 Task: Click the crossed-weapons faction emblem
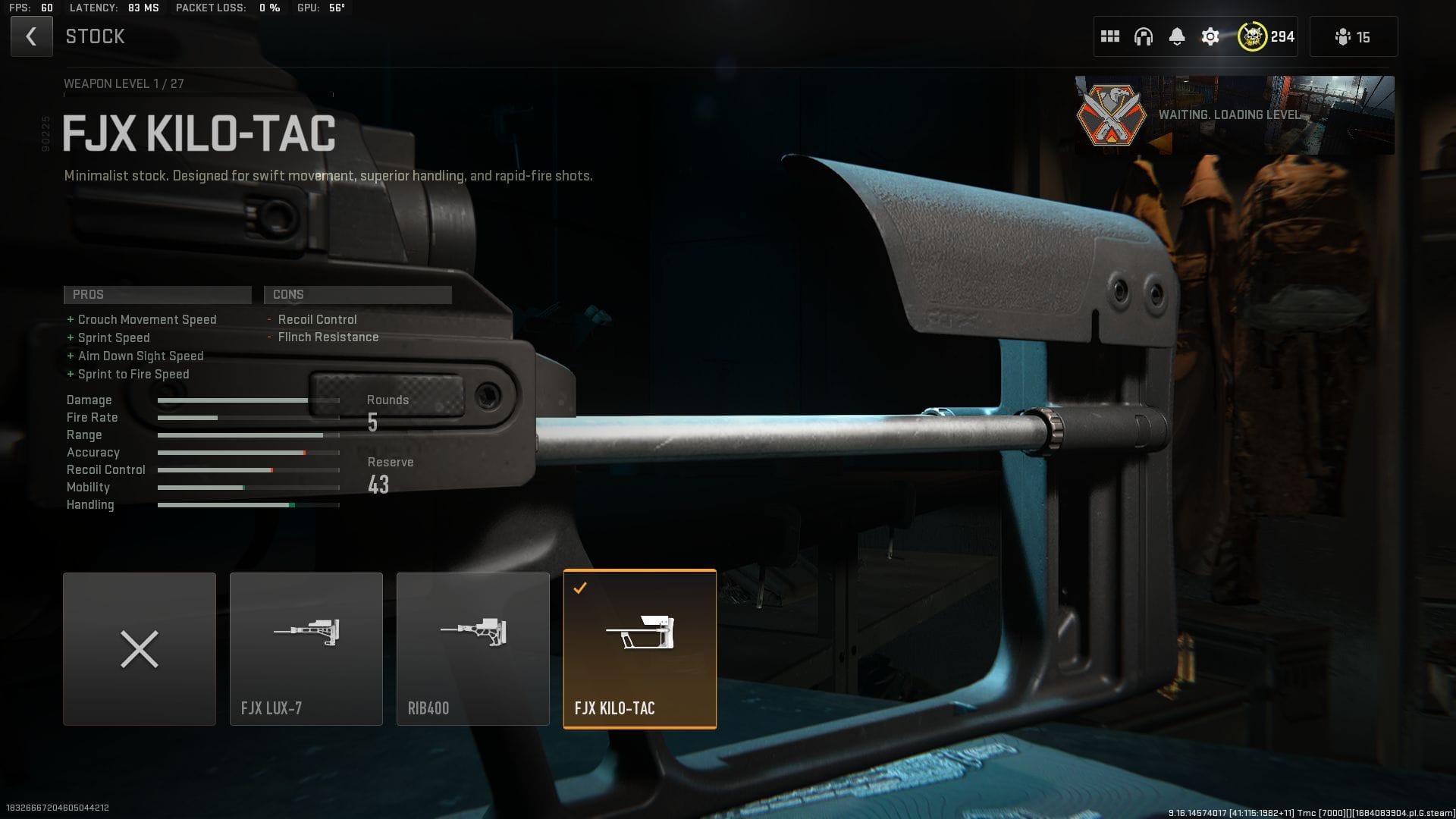click(1112, 115)
